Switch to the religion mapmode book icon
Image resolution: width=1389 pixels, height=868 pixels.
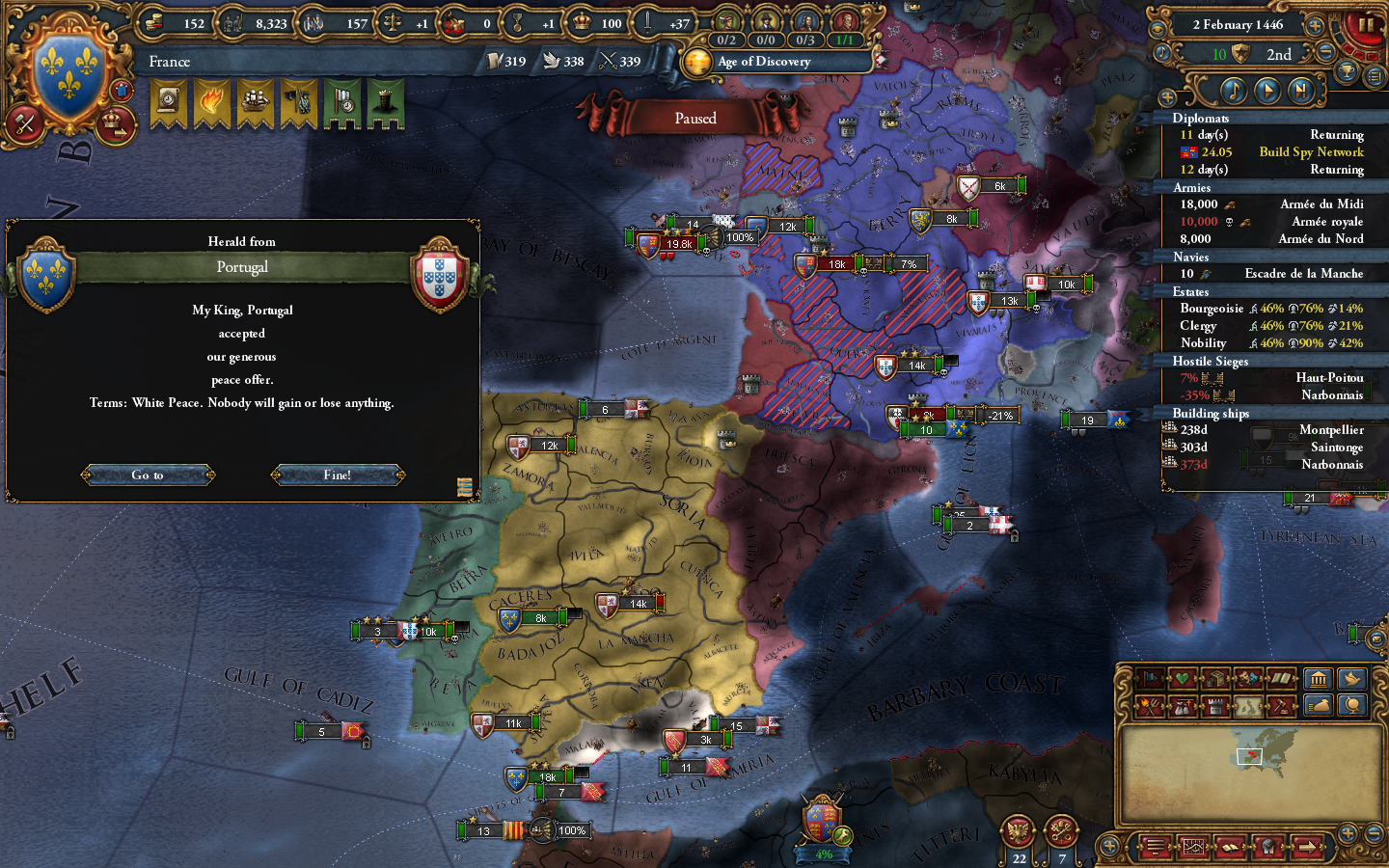click(x=1280, y=677)
